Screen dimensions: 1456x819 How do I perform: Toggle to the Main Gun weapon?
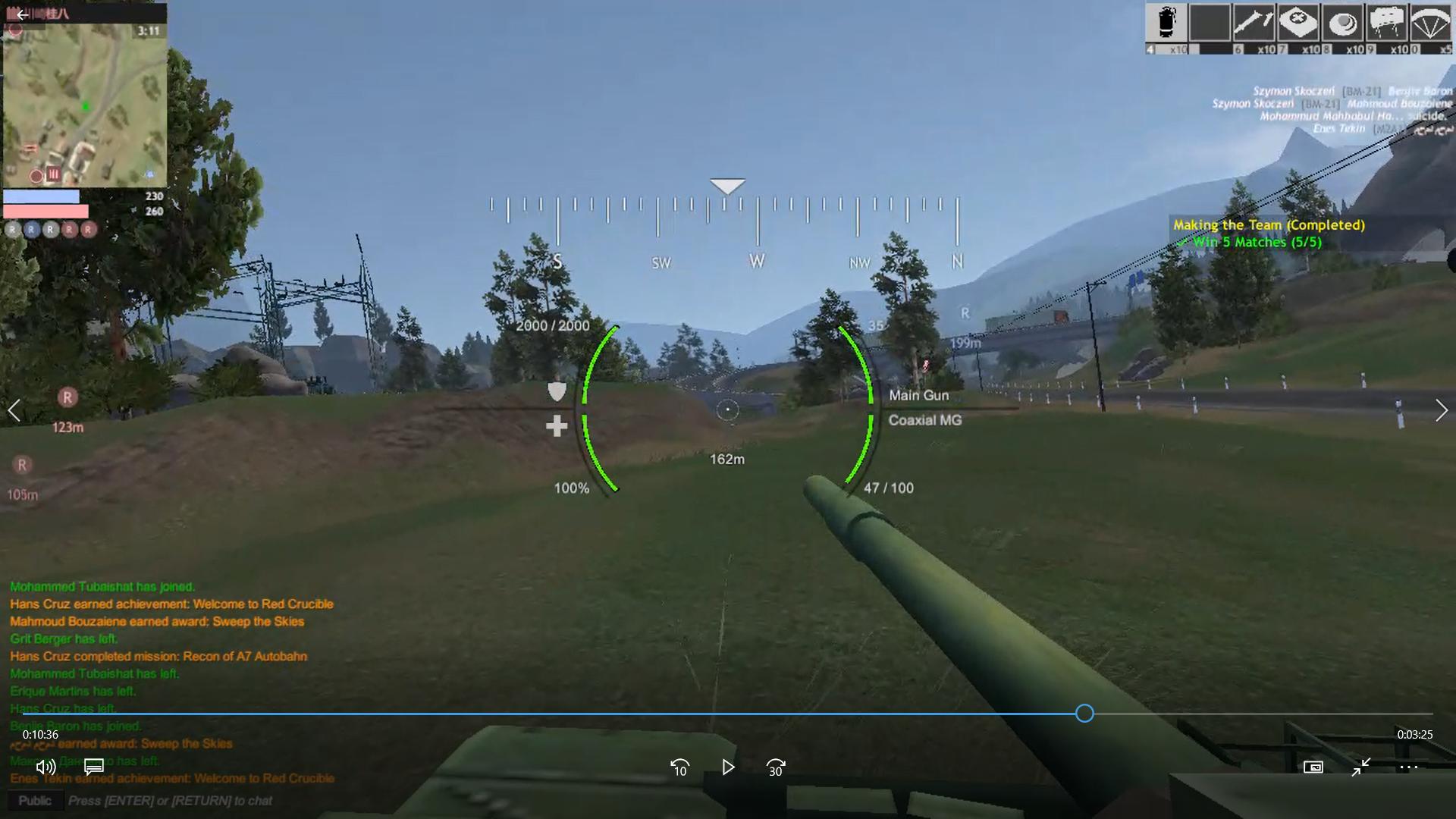(x=919, y=395)
